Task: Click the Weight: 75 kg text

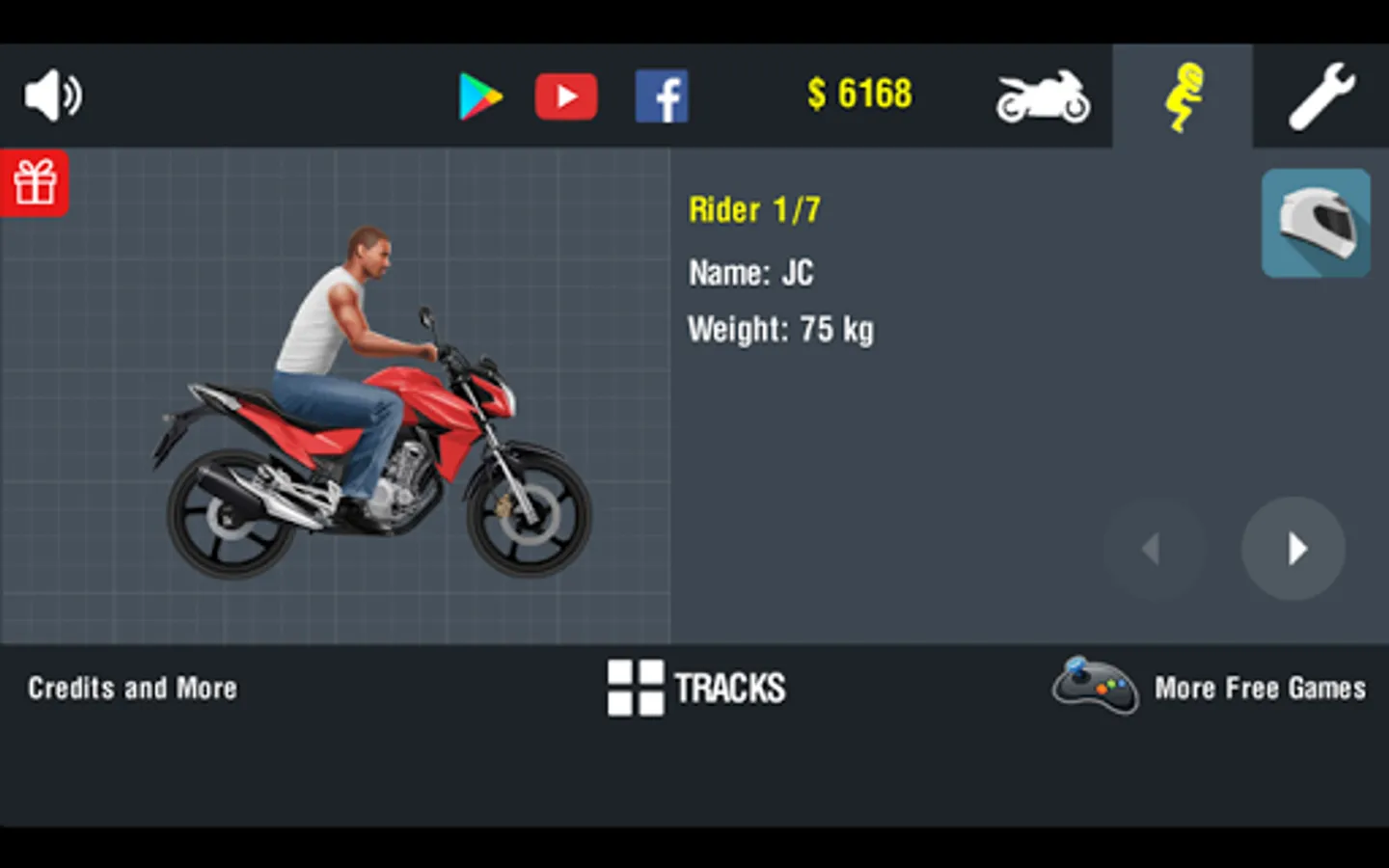Action: coord(780,329)
